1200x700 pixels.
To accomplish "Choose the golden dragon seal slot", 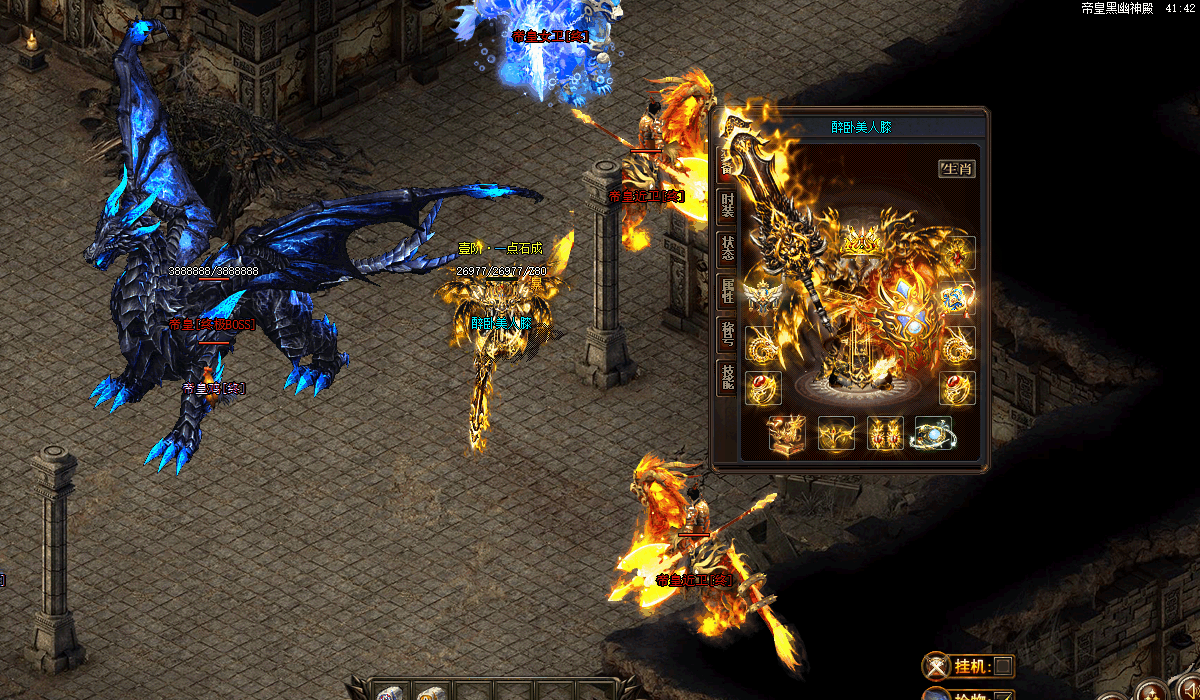I will [785, 433].
